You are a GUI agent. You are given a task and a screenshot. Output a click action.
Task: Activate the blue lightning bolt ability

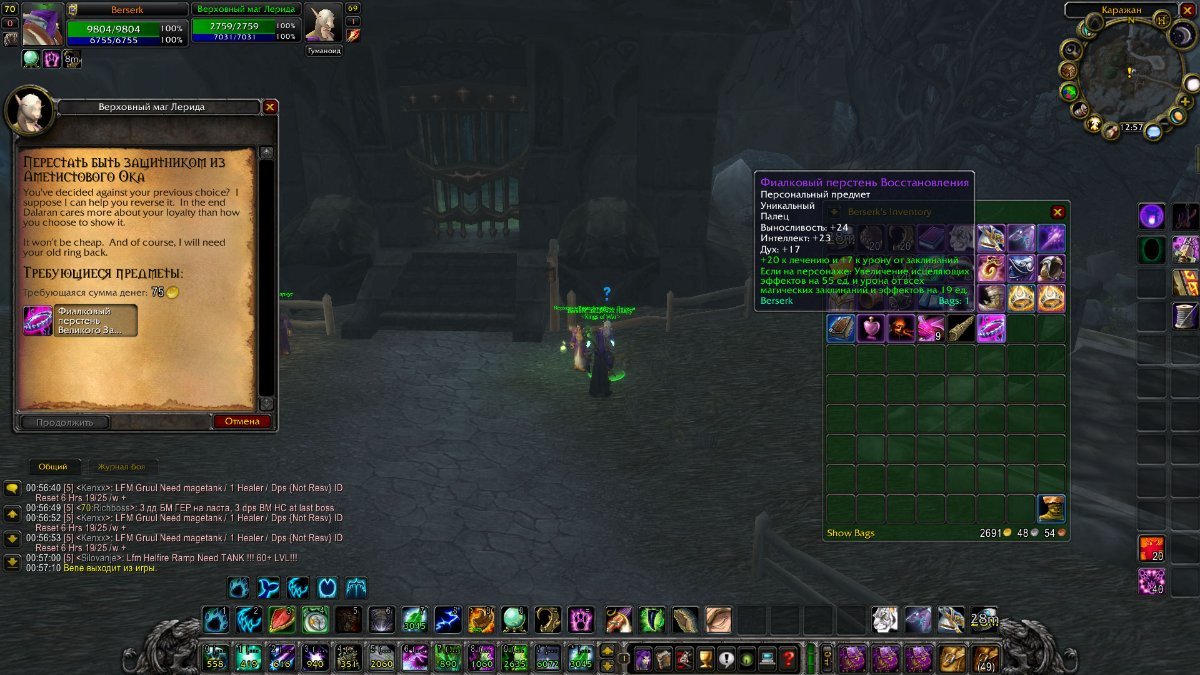448,620
